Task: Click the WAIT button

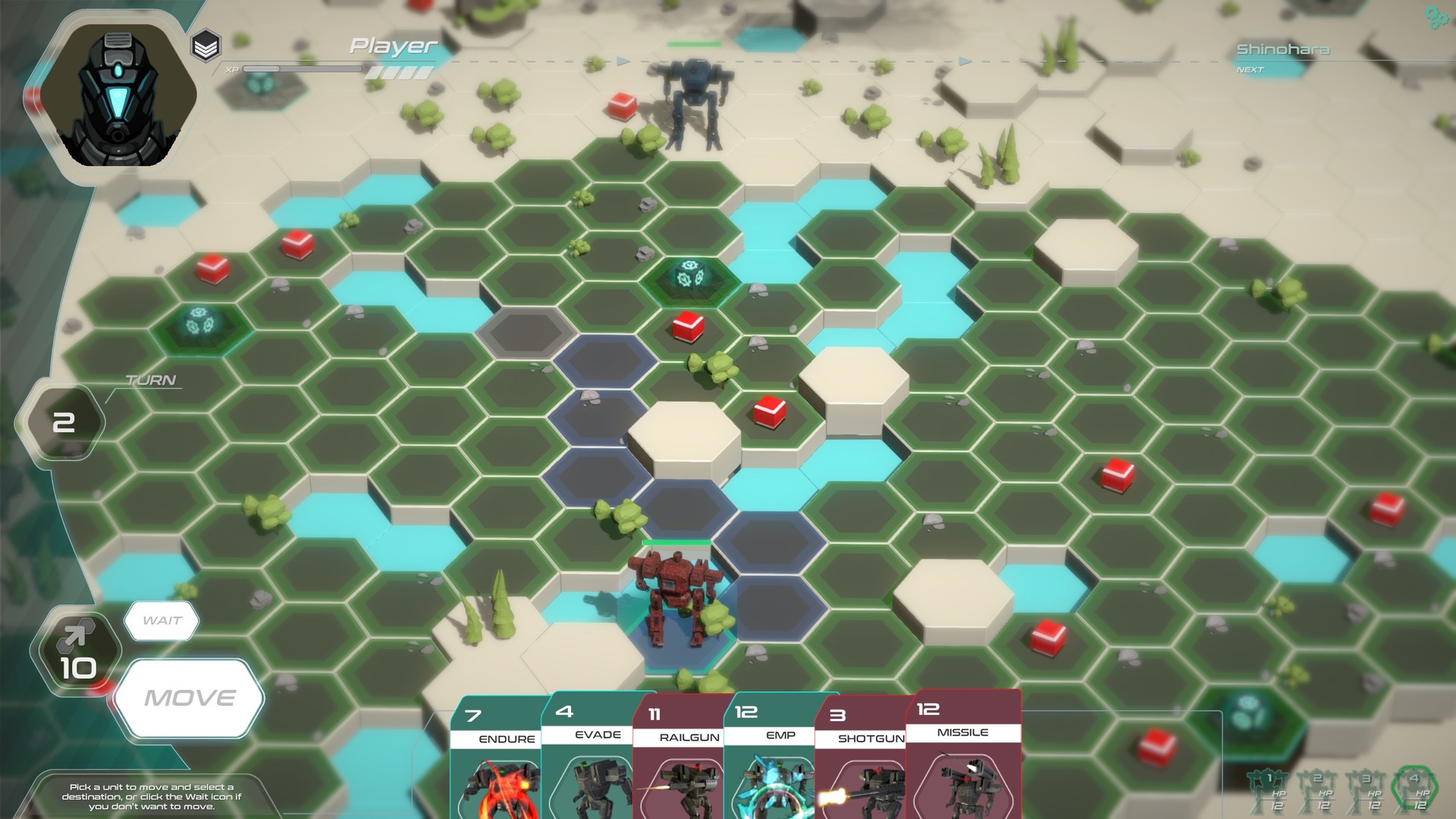Action: coord(162,619)
